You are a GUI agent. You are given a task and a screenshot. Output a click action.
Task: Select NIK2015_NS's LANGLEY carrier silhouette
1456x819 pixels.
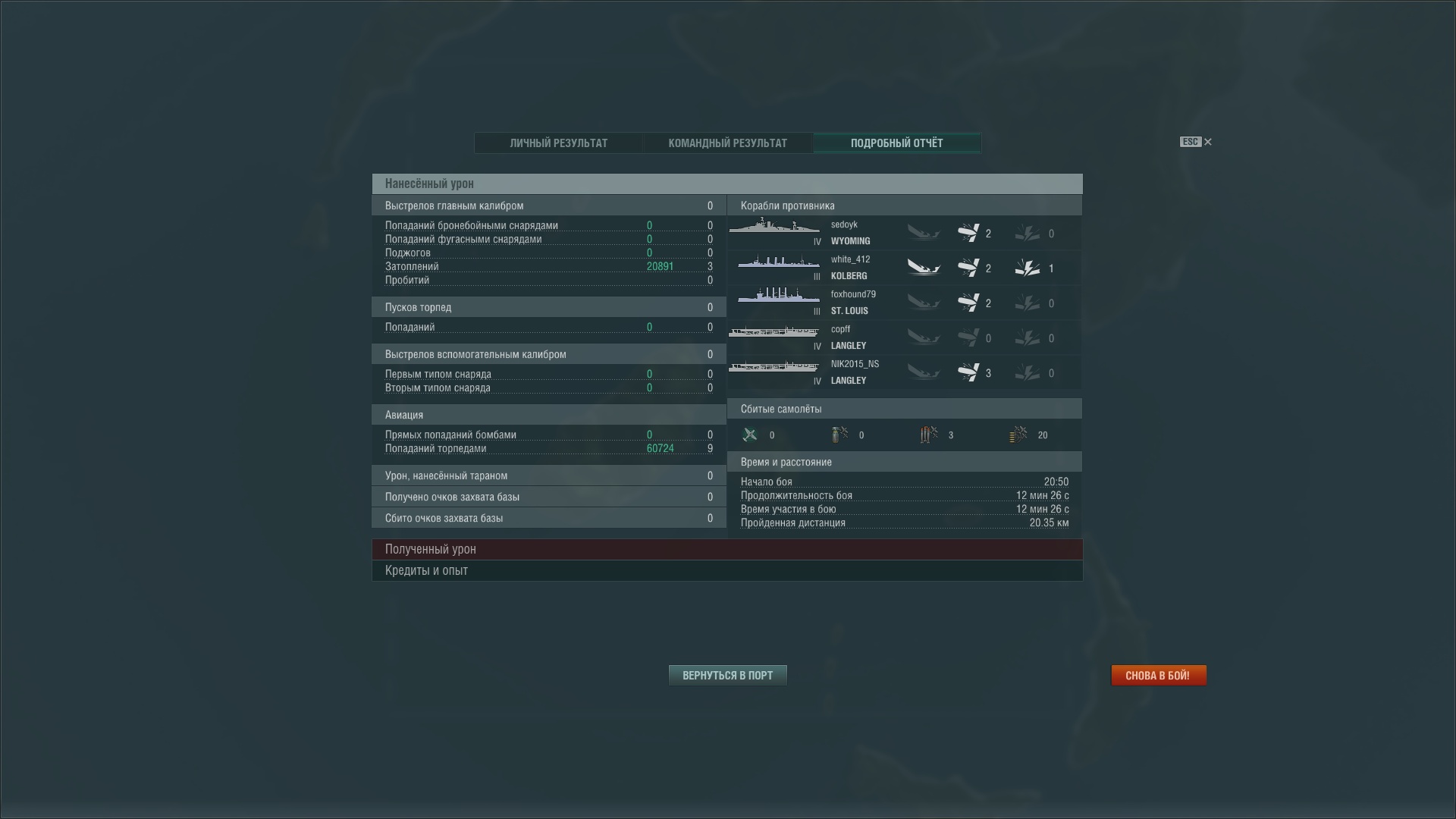[775, 367]
